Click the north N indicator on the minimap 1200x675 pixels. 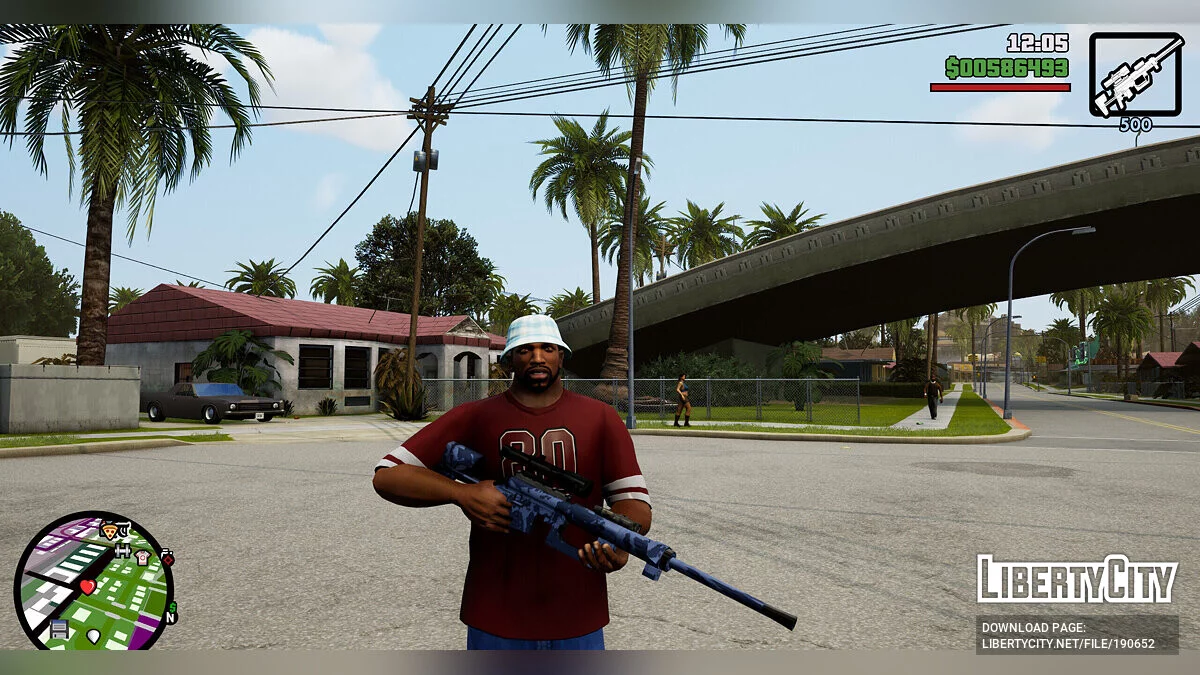(x=170, y=619)
